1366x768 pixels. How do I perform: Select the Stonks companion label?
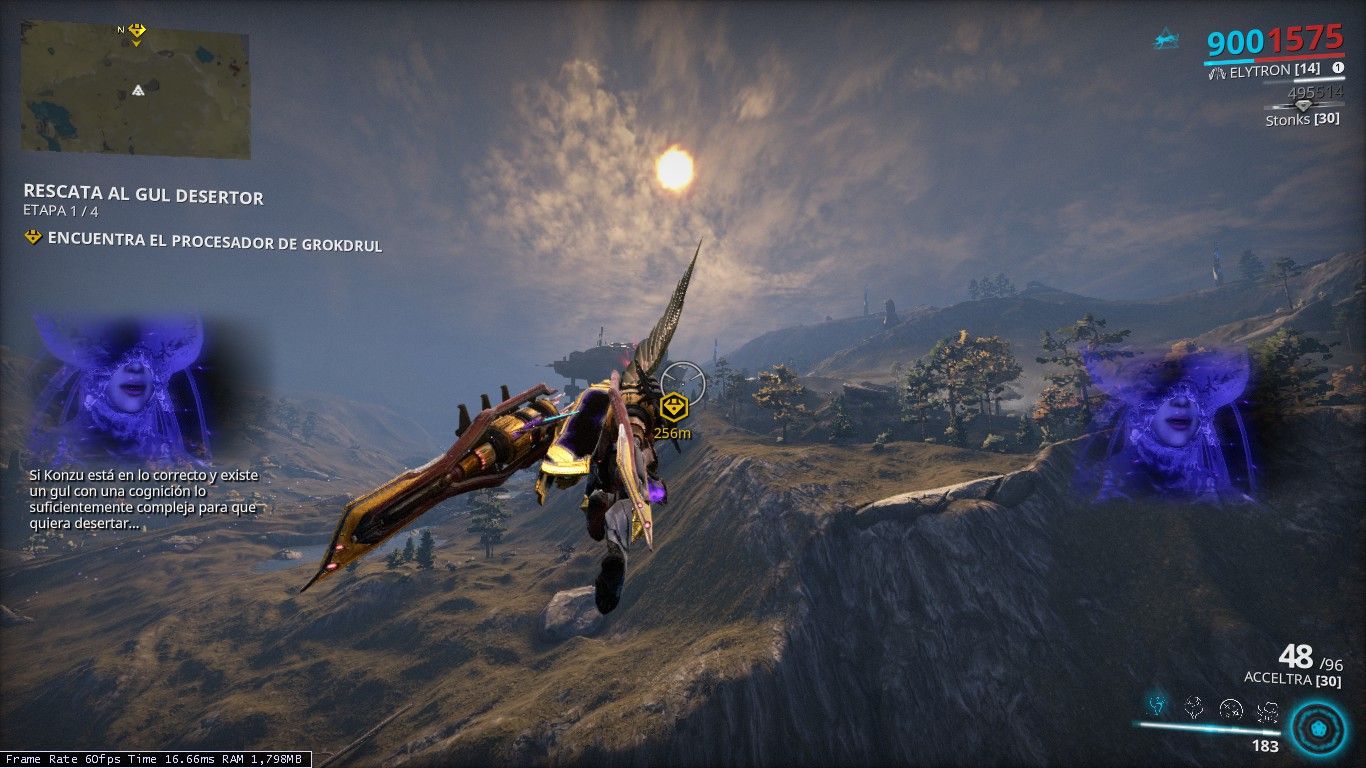pos(1302,119)
